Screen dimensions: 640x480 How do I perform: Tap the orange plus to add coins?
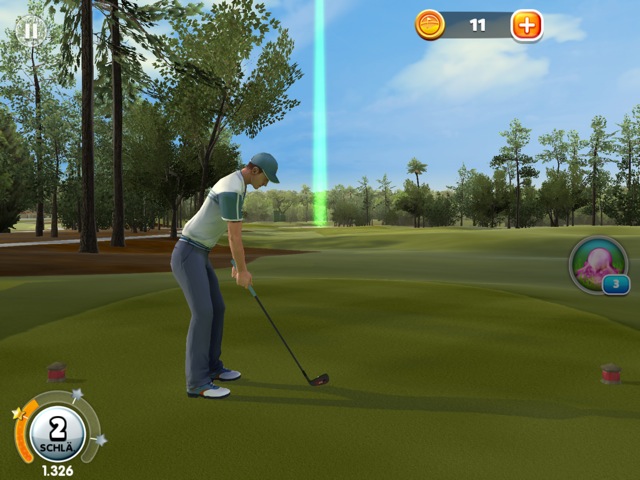point(526,25)
